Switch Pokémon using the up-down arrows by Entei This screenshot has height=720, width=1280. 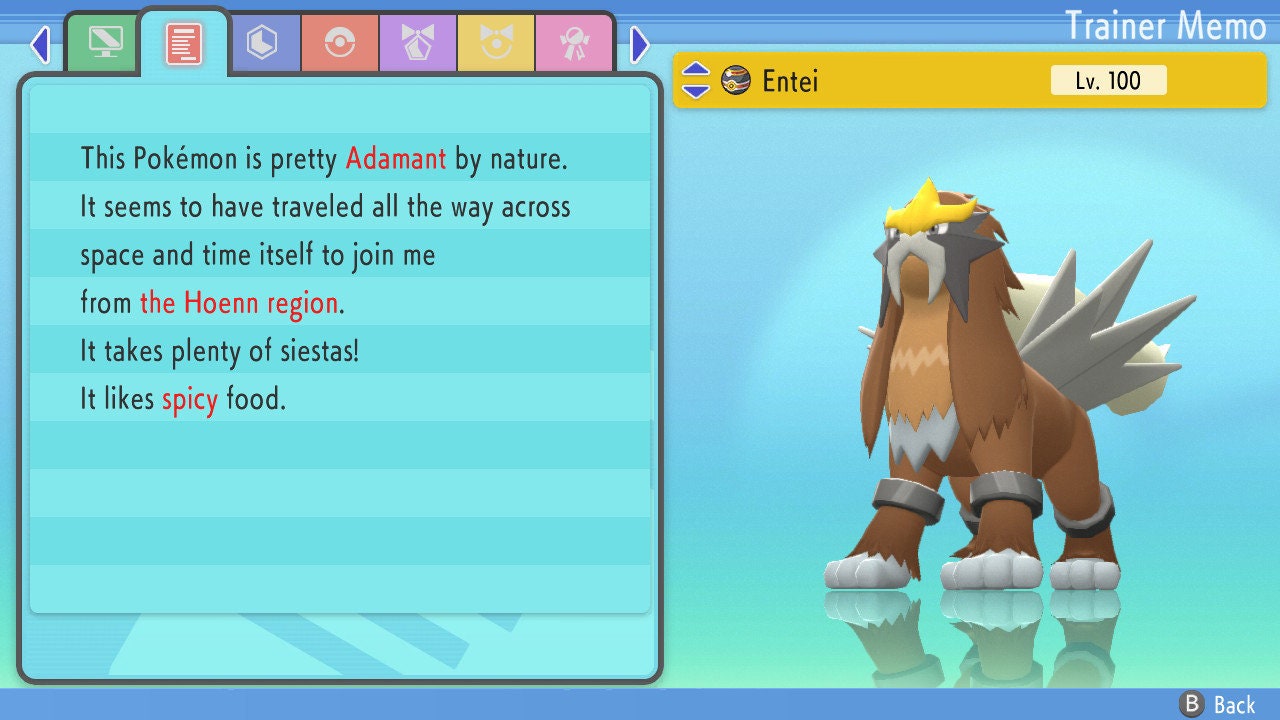pyautogui.click(x=696, y=80)
